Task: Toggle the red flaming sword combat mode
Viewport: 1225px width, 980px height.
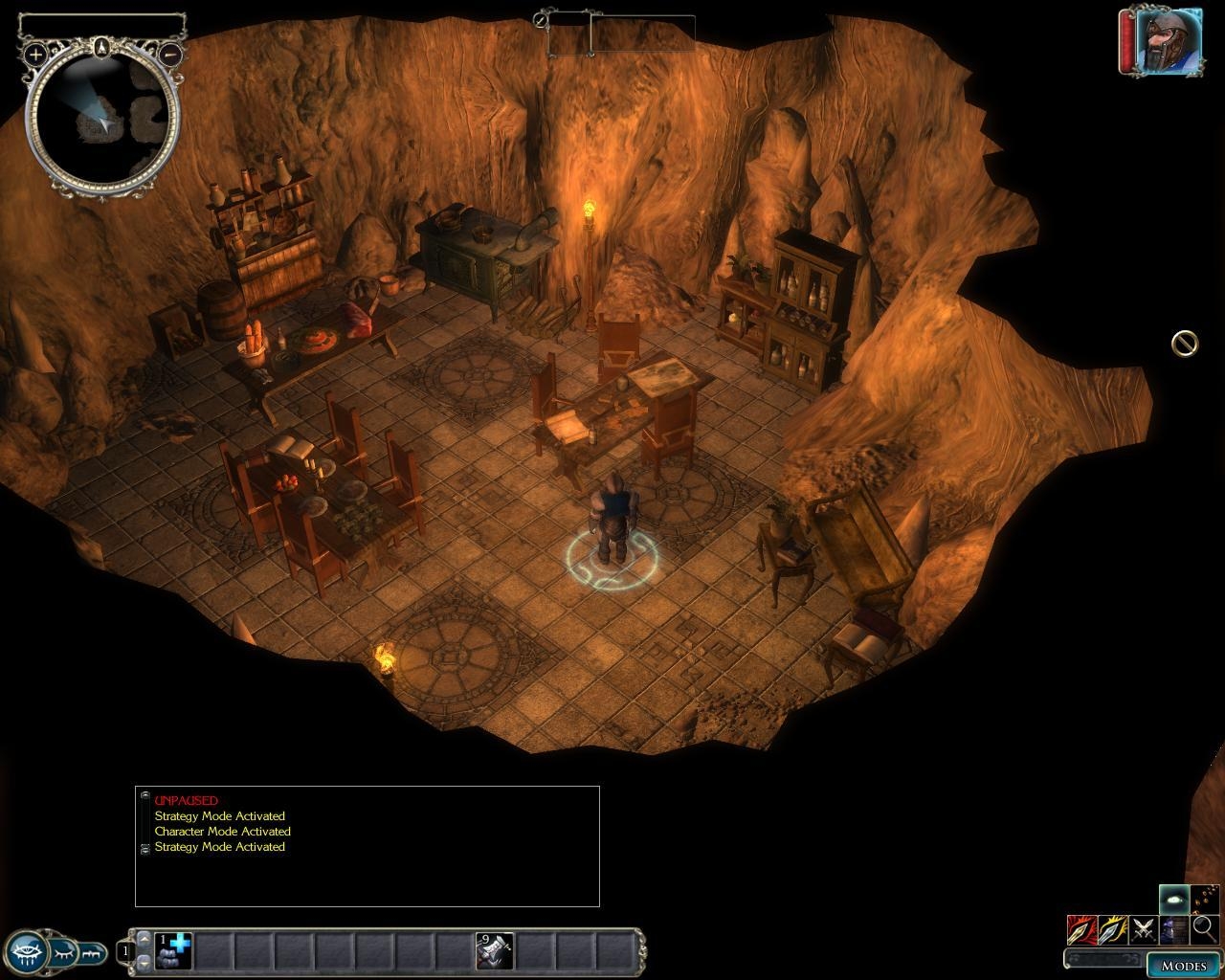Action: 1081,928
